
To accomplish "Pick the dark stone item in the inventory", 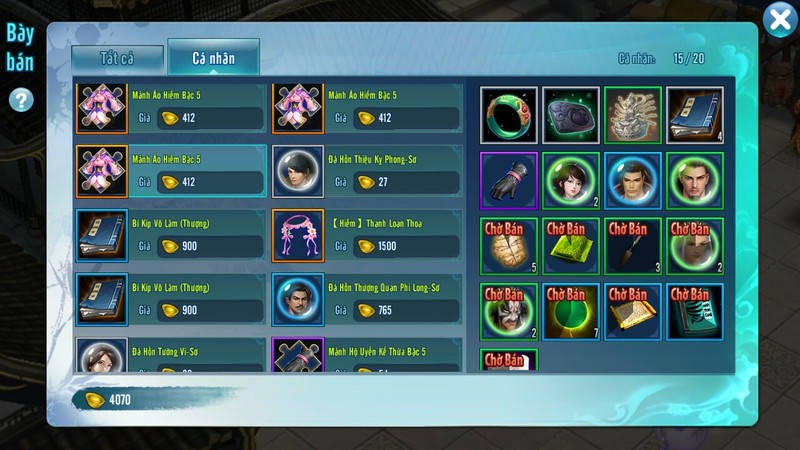I will point(571,115).
